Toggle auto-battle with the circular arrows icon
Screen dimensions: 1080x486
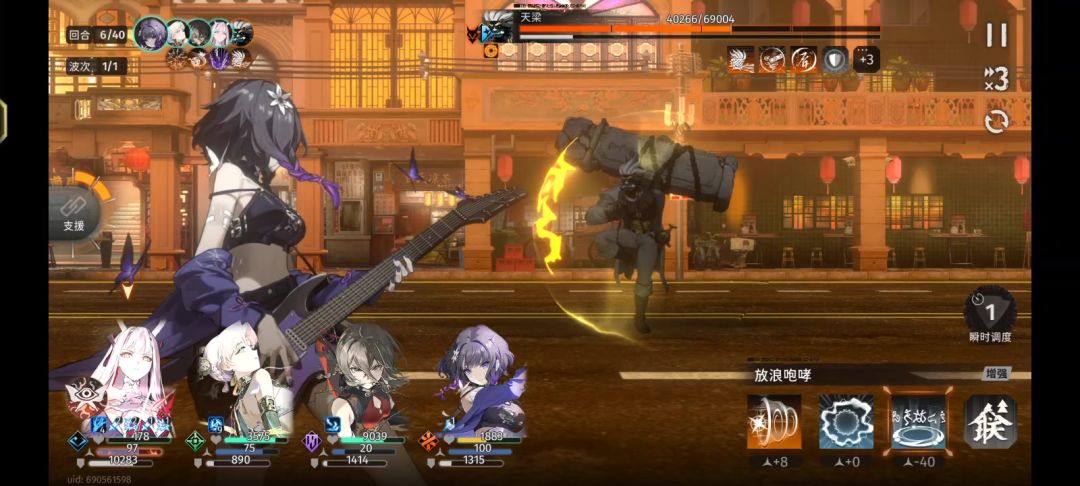[x=996, y=121]
